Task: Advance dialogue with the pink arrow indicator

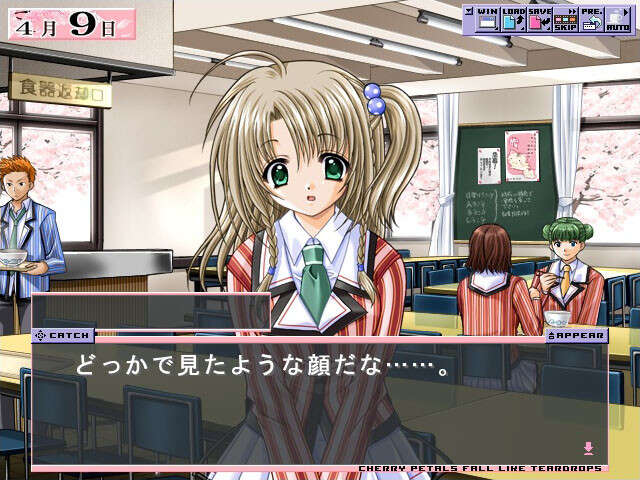Action: click(x=589, y=447)
